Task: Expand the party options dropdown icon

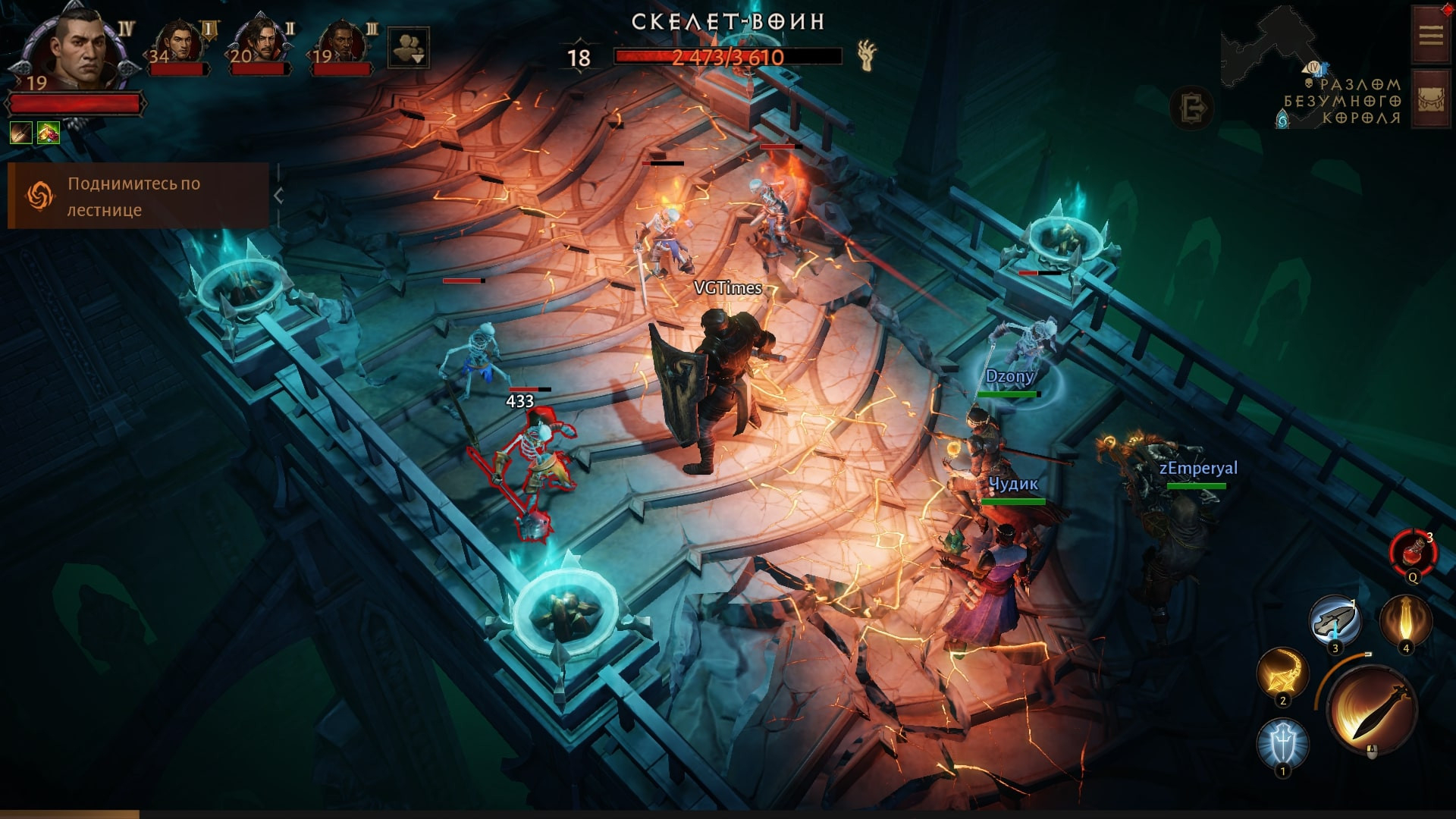Action: click(409, 48)
